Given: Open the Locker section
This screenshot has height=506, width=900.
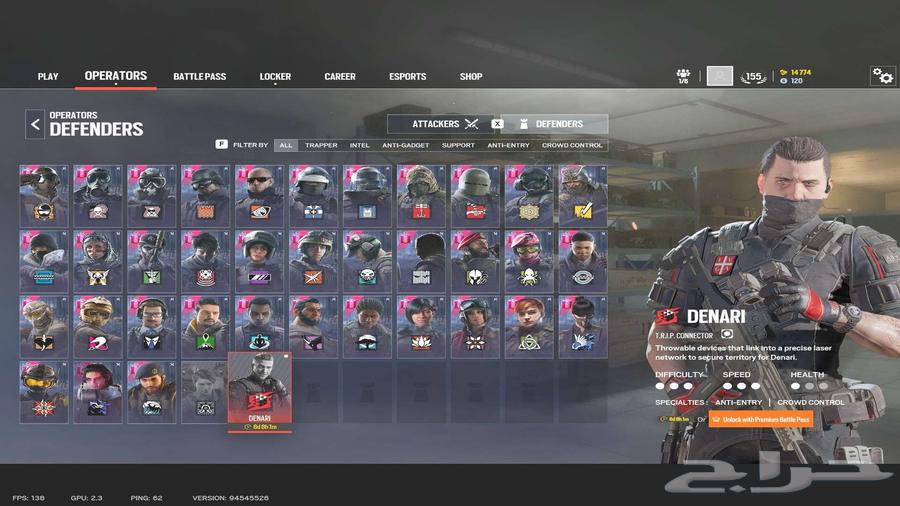Looking at the screenshot, I should 275,77.
